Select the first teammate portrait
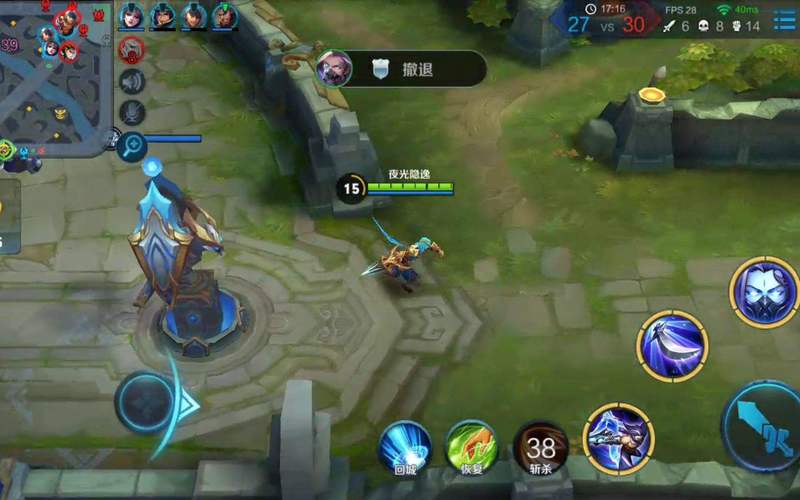This screenshot has height=500, width=800. point(131,16)
